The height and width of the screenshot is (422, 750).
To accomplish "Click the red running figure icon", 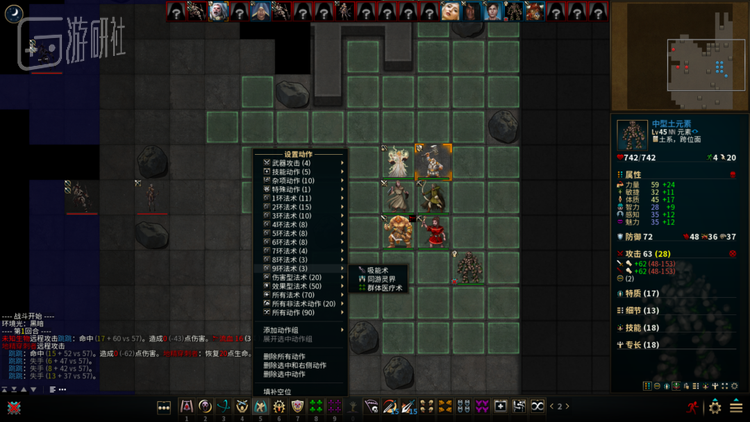I will 693,407.
